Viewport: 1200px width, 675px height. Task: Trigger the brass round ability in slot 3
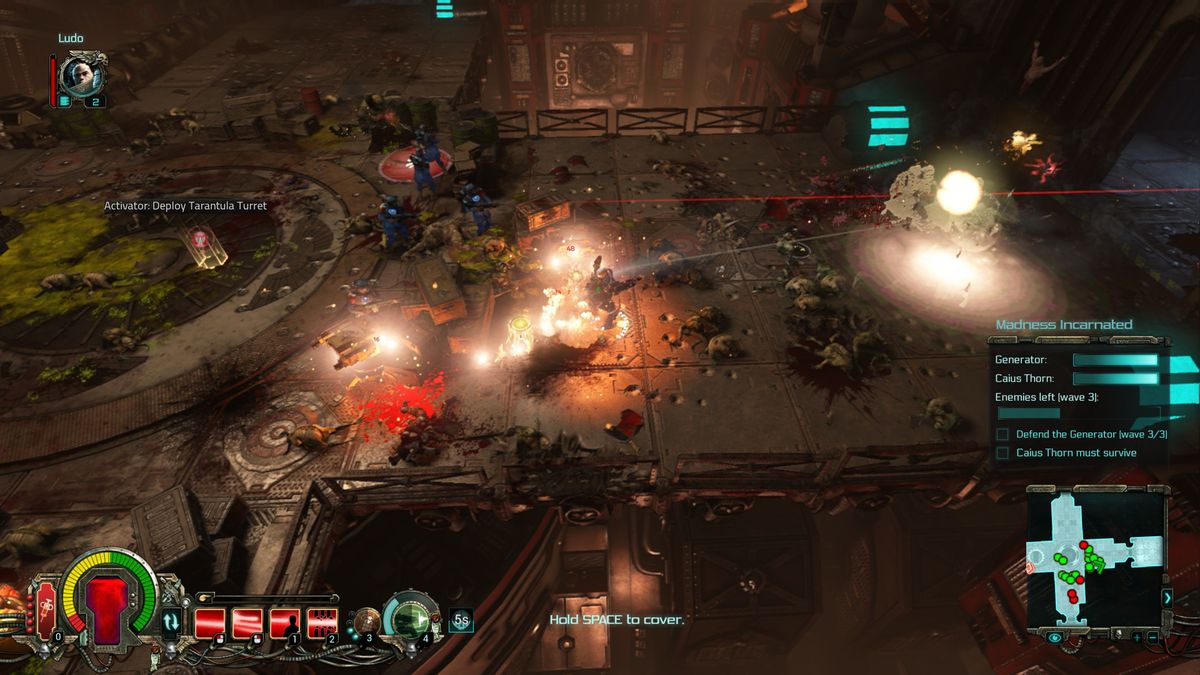pyautogui.click(x=366, y=621)
